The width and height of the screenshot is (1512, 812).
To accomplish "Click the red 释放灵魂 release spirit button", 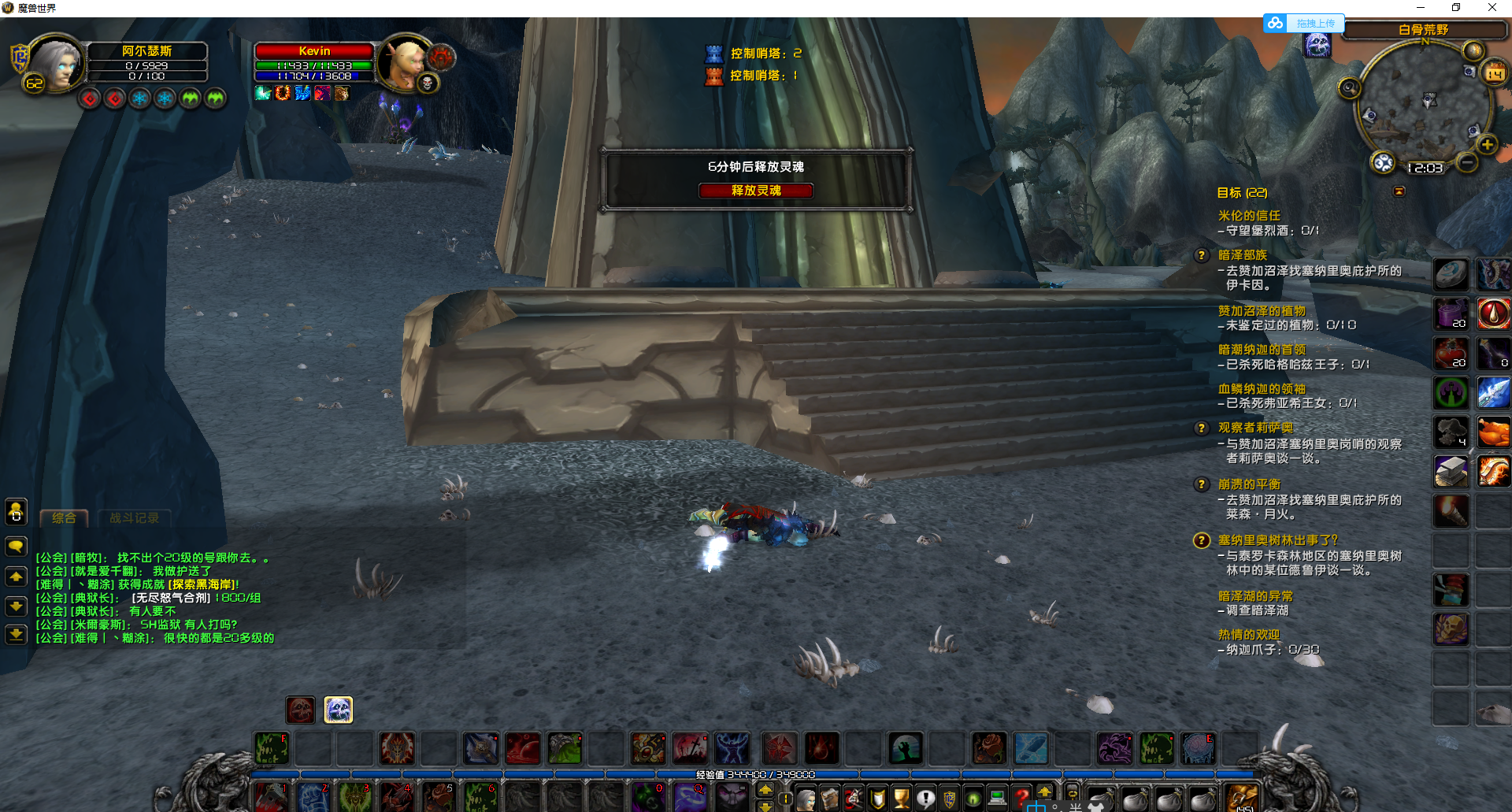I will [755, 191].
